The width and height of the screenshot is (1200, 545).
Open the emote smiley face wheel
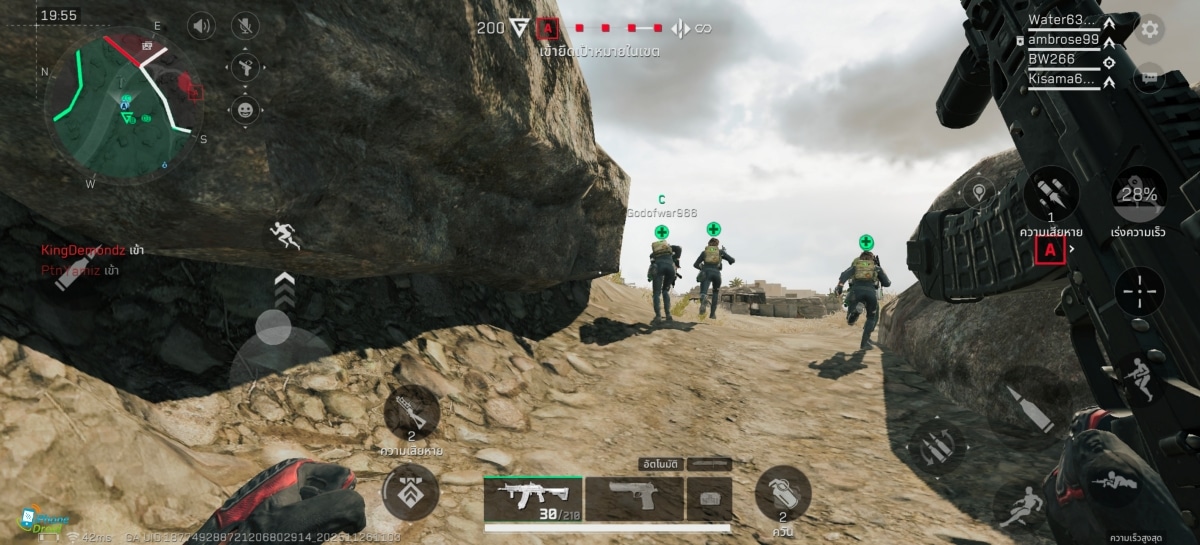click(x=245, y=109)
